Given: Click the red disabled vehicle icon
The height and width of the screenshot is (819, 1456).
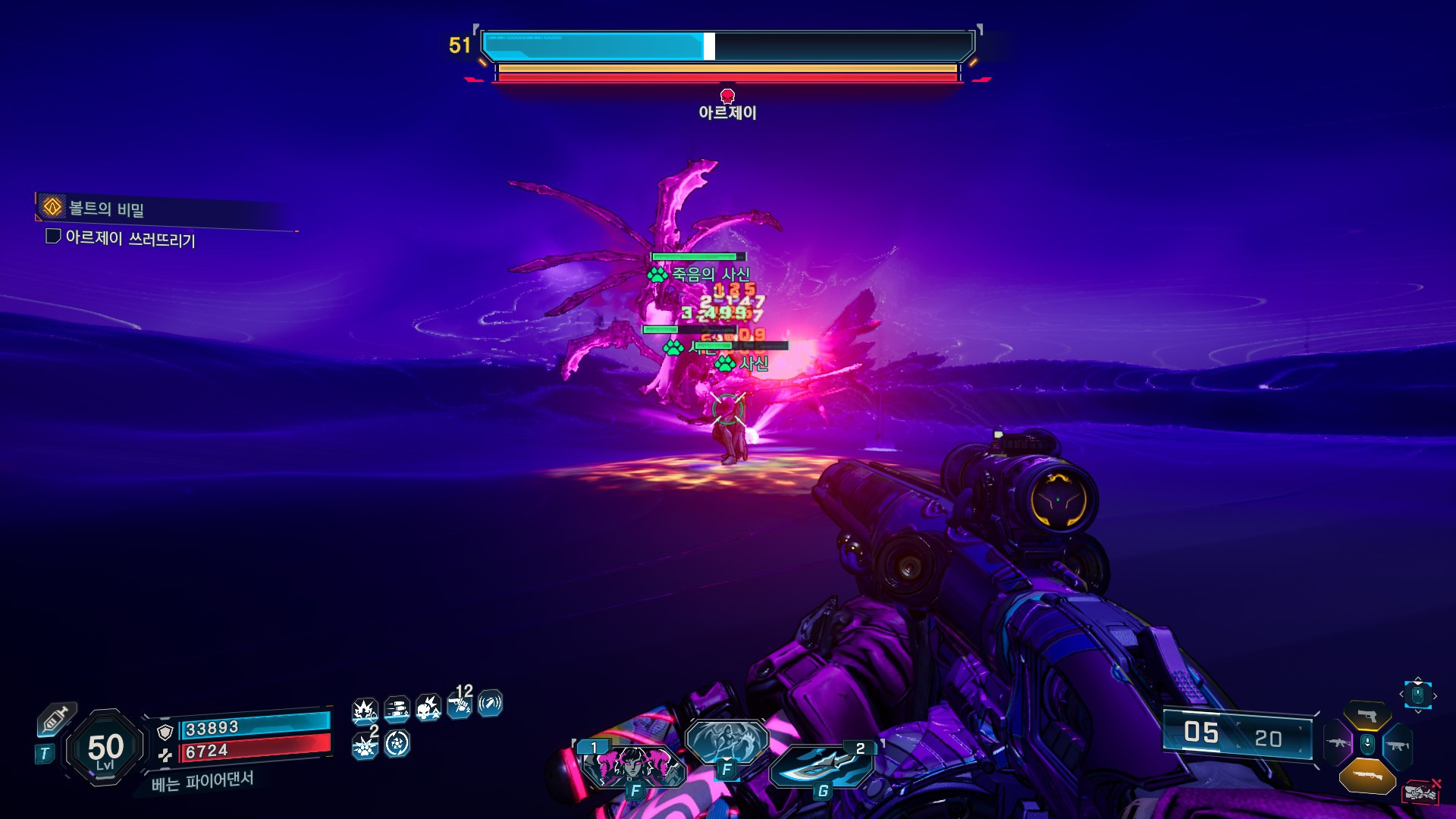Looking at the screenshot, I should tap(1420, 791).
